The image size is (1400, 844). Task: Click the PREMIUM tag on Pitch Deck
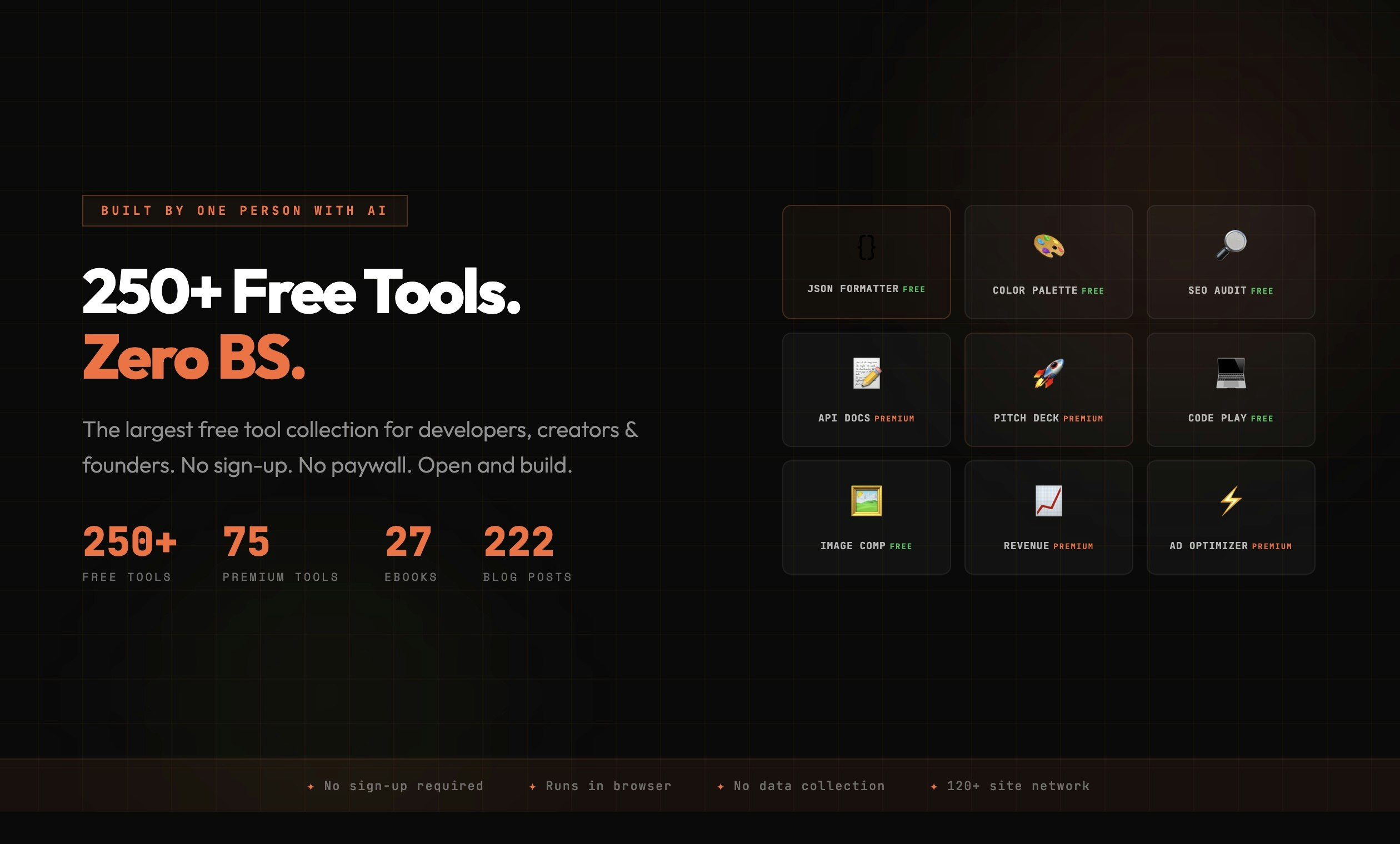[x=1084, y=419]
